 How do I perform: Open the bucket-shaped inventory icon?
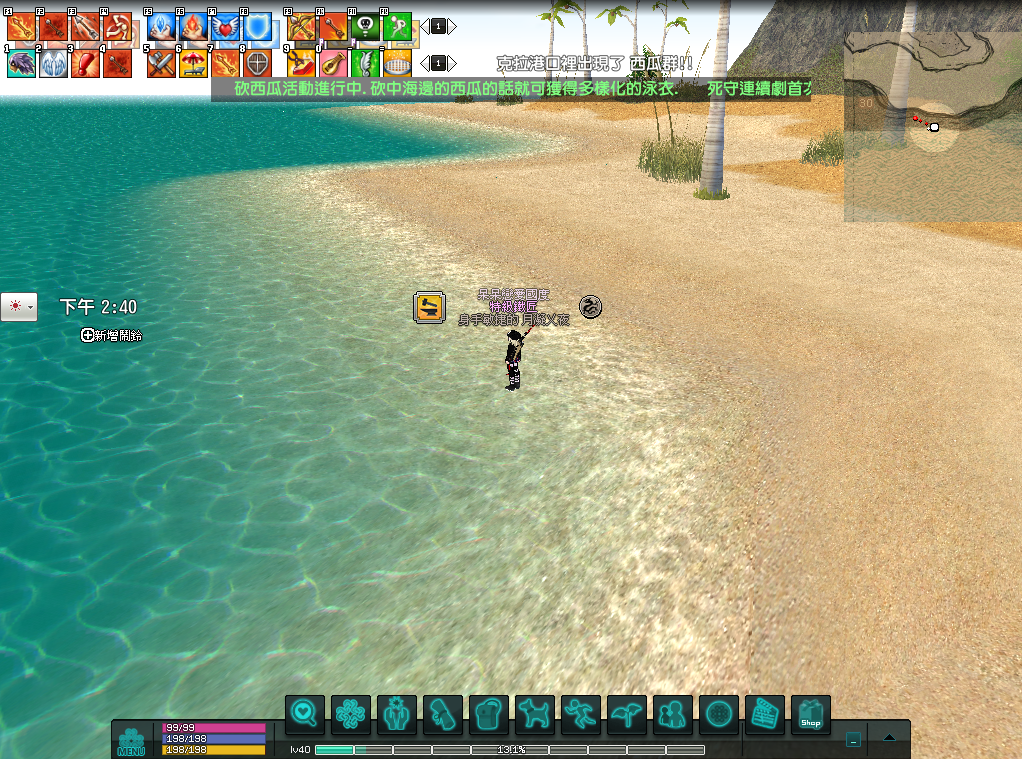coord(489,715)
